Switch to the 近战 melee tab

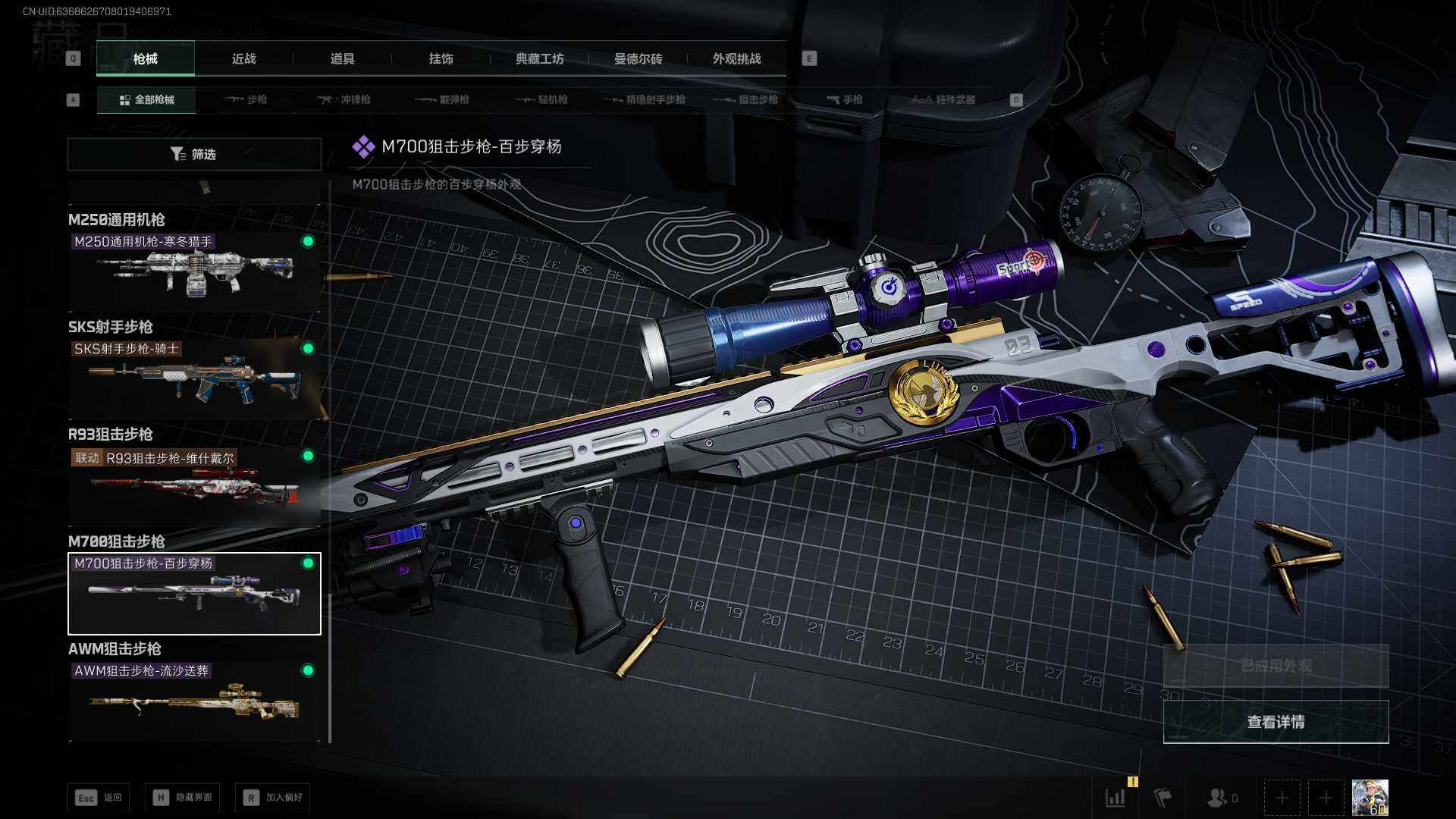click(243, 58)
